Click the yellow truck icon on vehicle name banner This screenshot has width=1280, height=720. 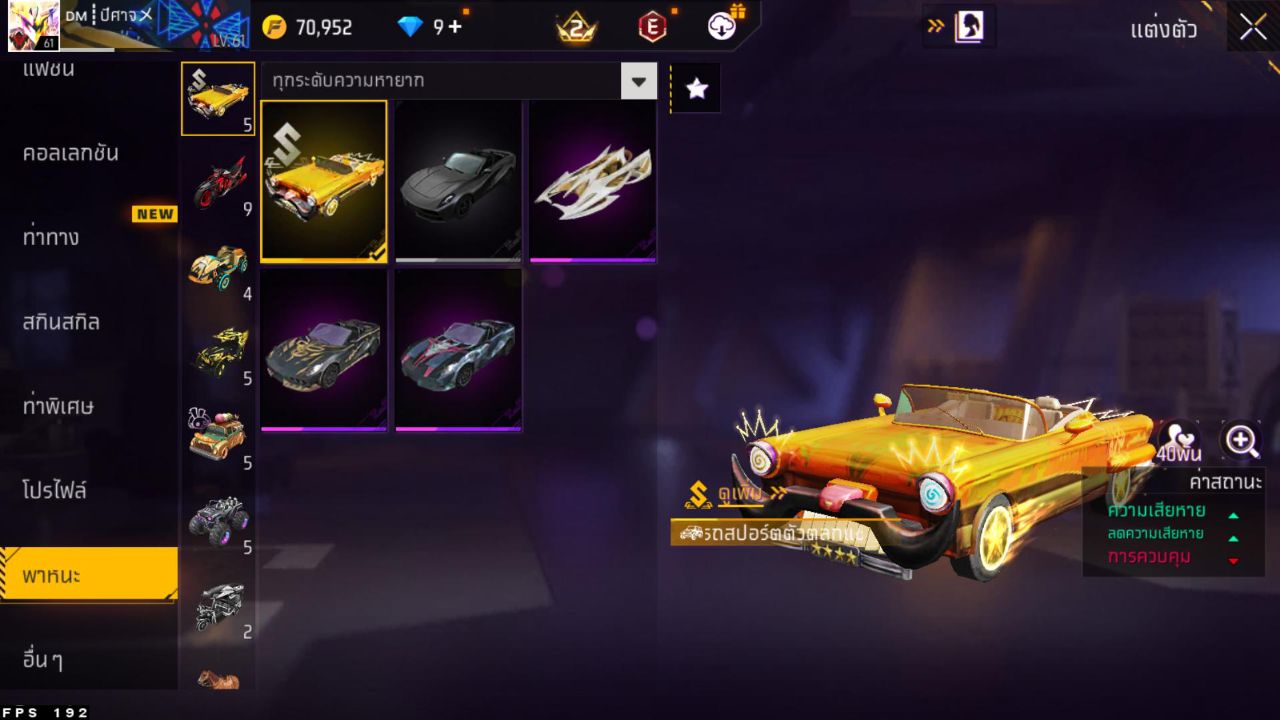click(692, 535)
